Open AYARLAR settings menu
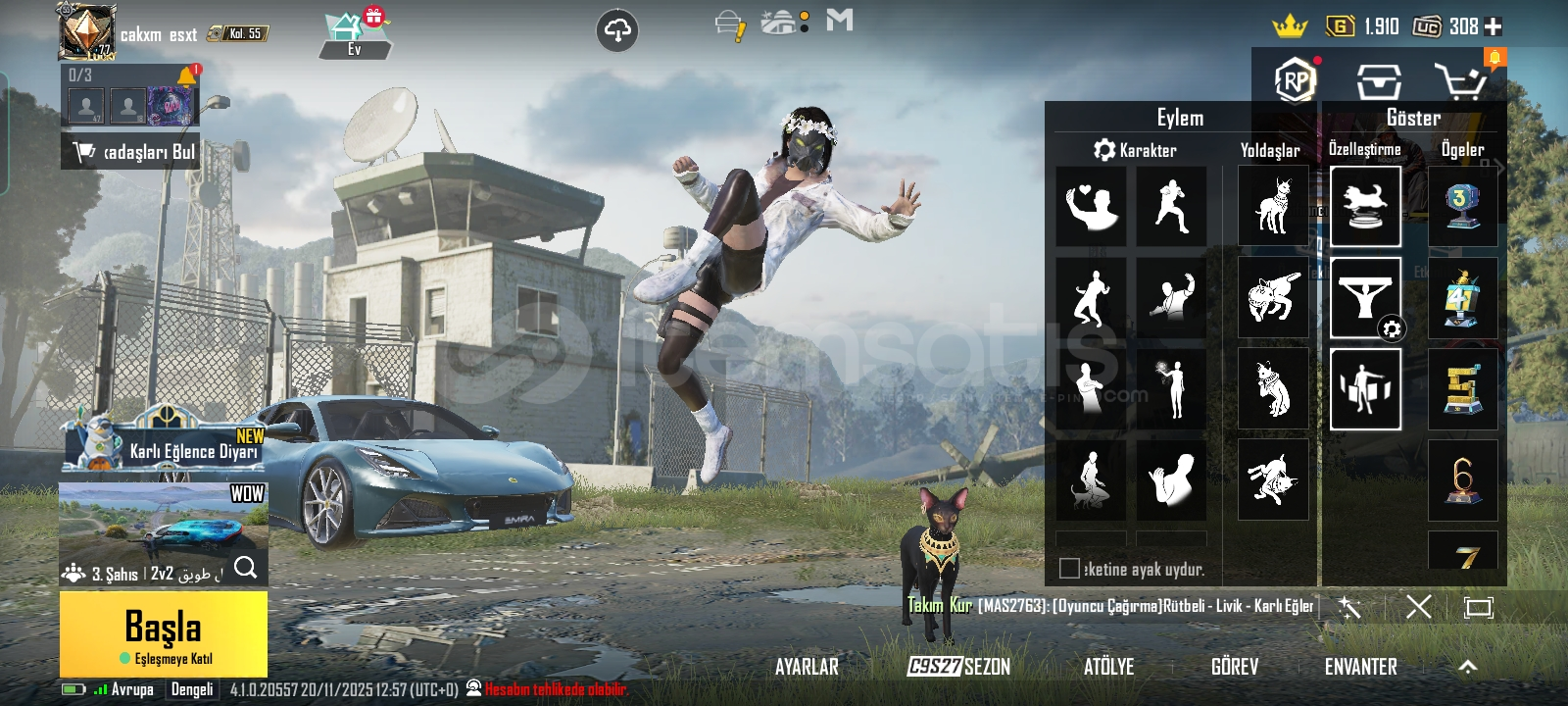 coord(807,667)
